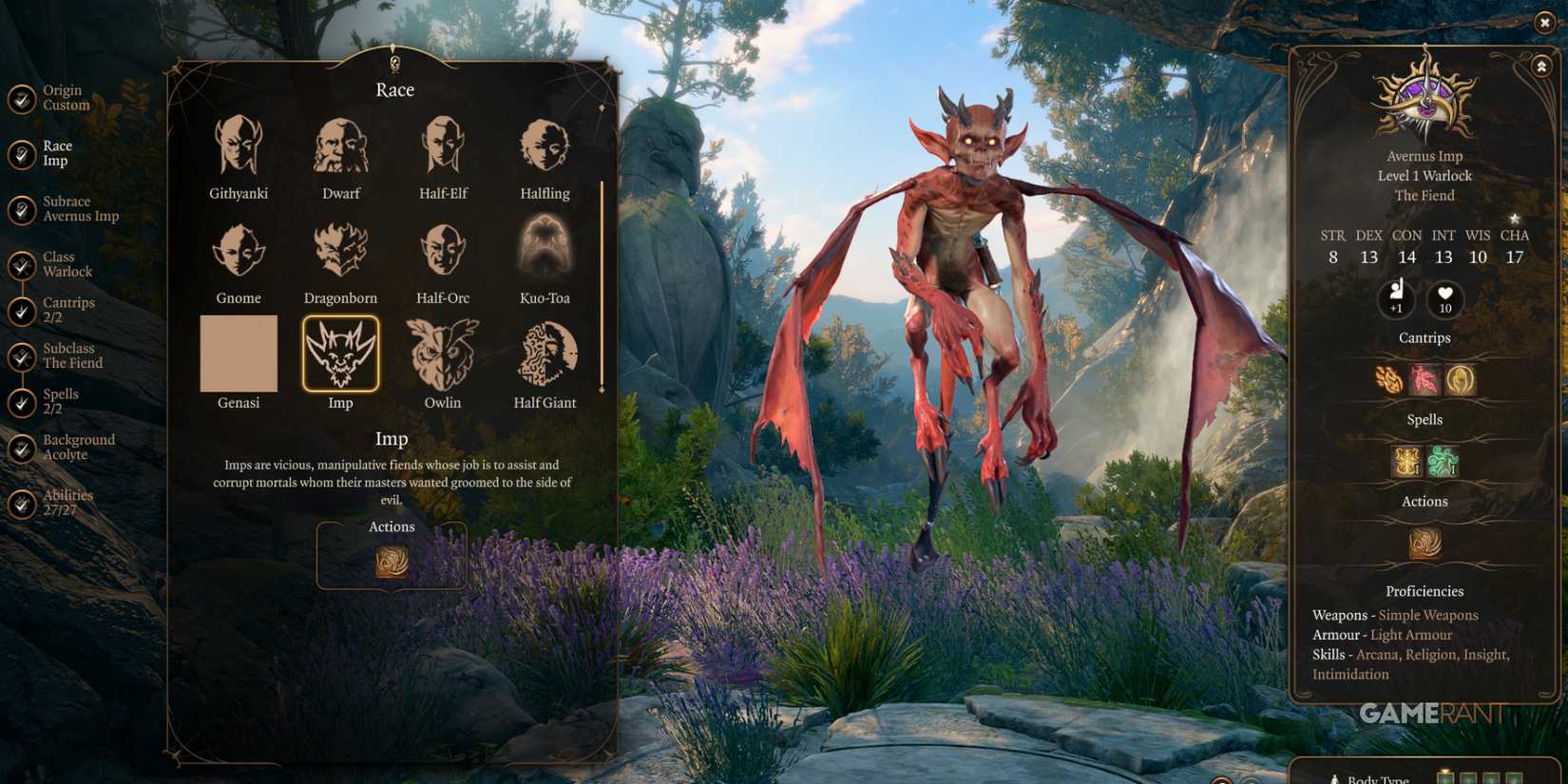Go to the Background Acolyte step
Image resolution: width=1568 pixels, height=784 pixels.
23,447
